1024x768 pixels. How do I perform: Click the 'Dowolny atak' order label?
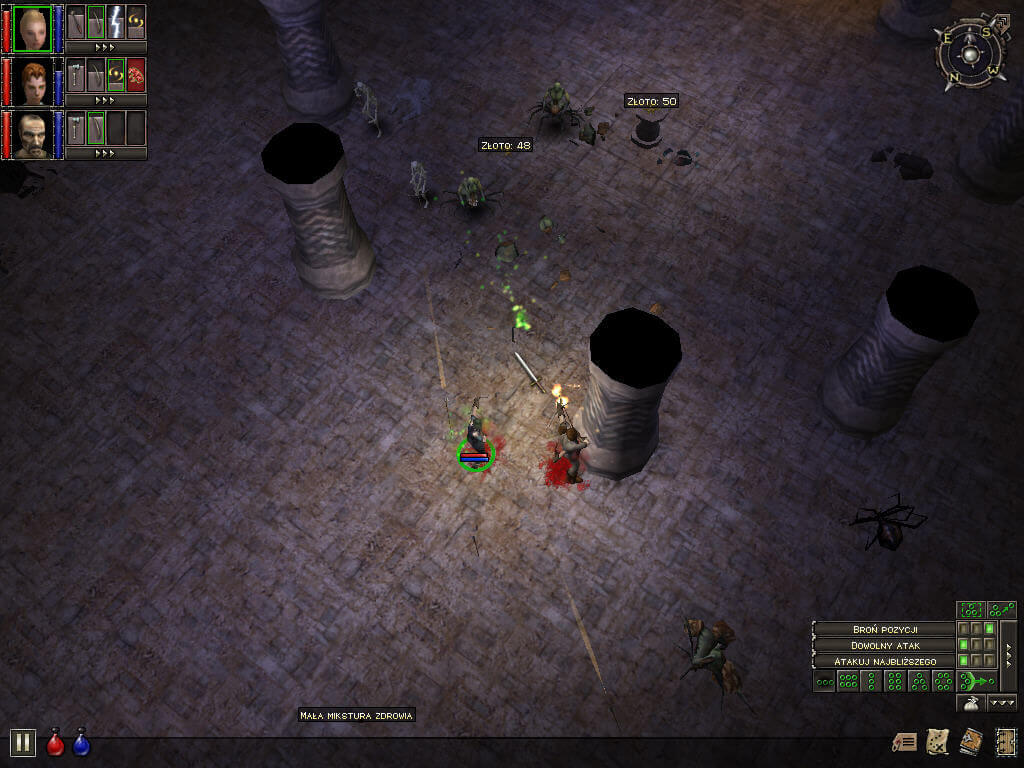884,645
